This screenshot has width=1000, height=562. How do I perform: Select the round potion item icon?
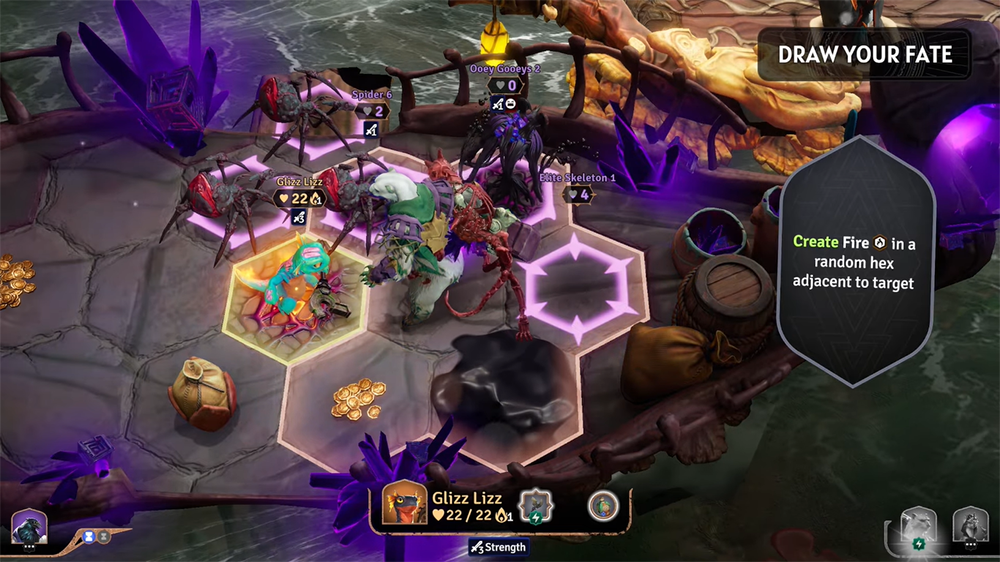pyautogui.click(x=602, y=506)
